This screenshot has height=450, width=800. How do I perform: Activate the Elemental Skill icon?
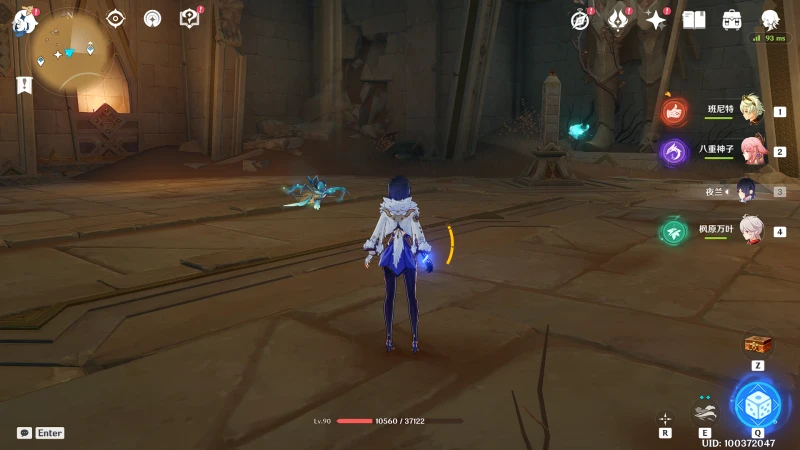click(x=705, y=409)
